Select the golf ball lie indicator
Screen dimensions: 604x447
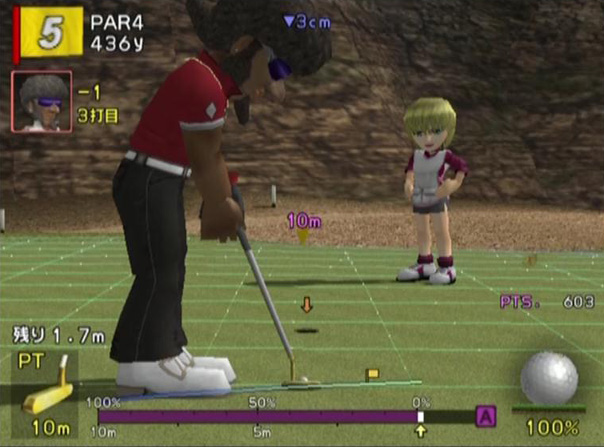549,379
